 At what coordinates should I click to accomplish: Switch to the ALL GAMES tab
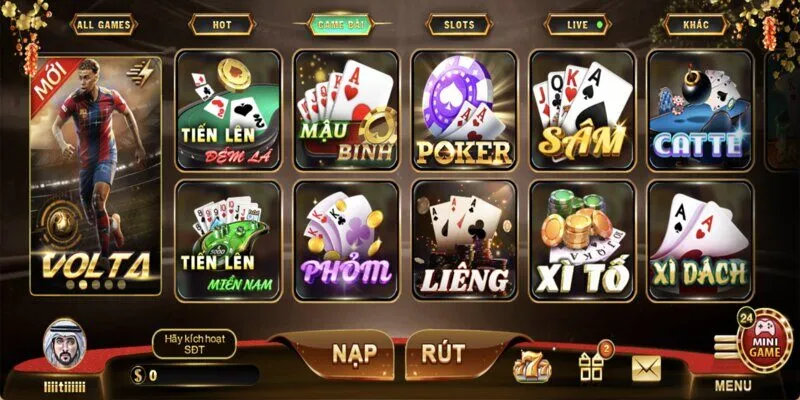point(104,23)
